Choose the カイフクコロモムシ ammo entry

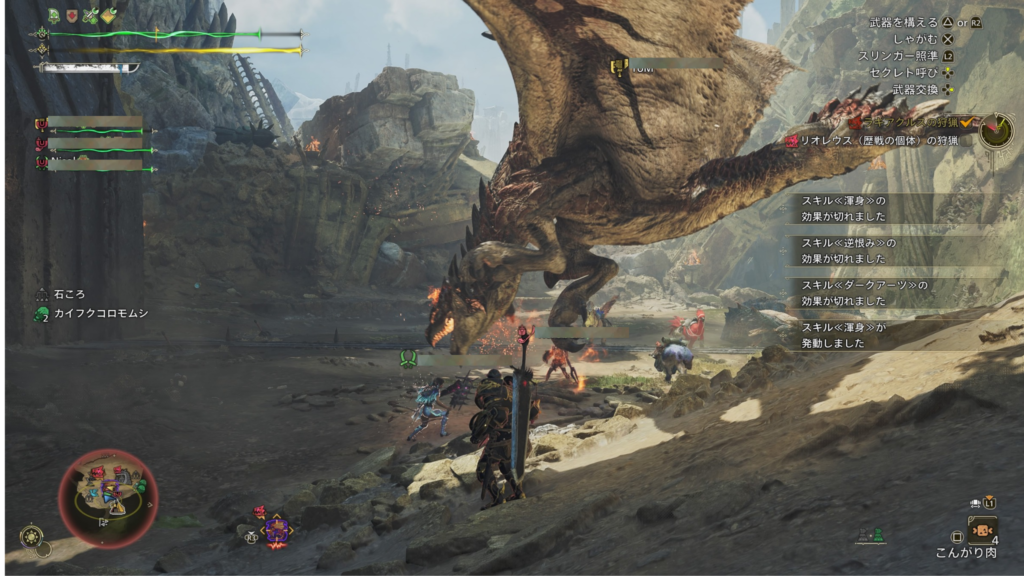point(90,314)
